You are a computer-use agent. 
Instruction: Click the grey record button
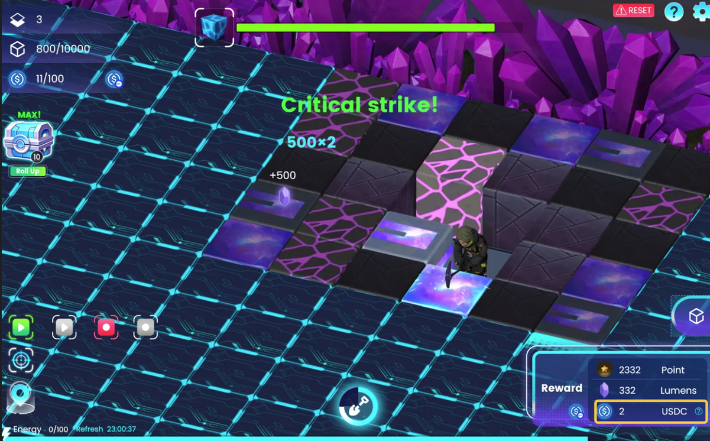(146, 327)
